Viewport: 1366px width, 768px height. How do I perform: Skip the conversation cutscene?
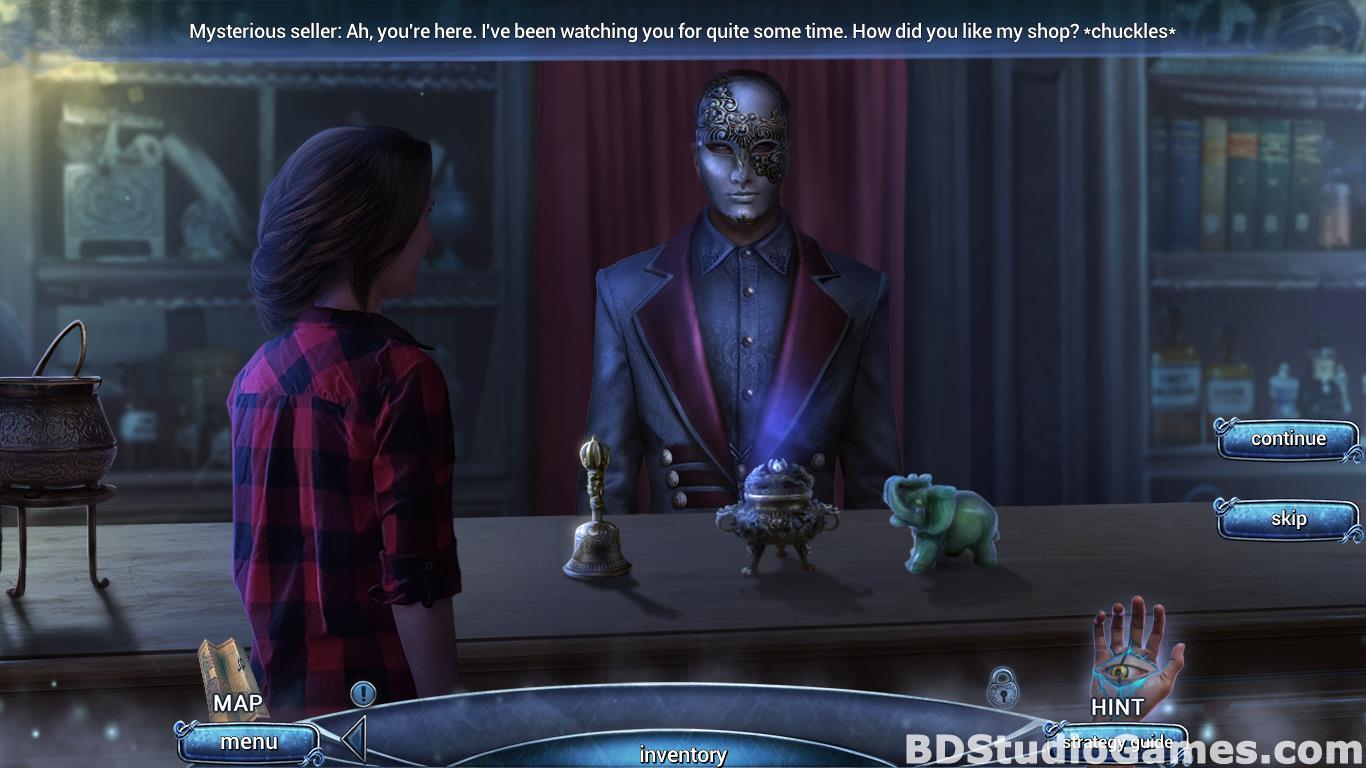point(1287,519)
